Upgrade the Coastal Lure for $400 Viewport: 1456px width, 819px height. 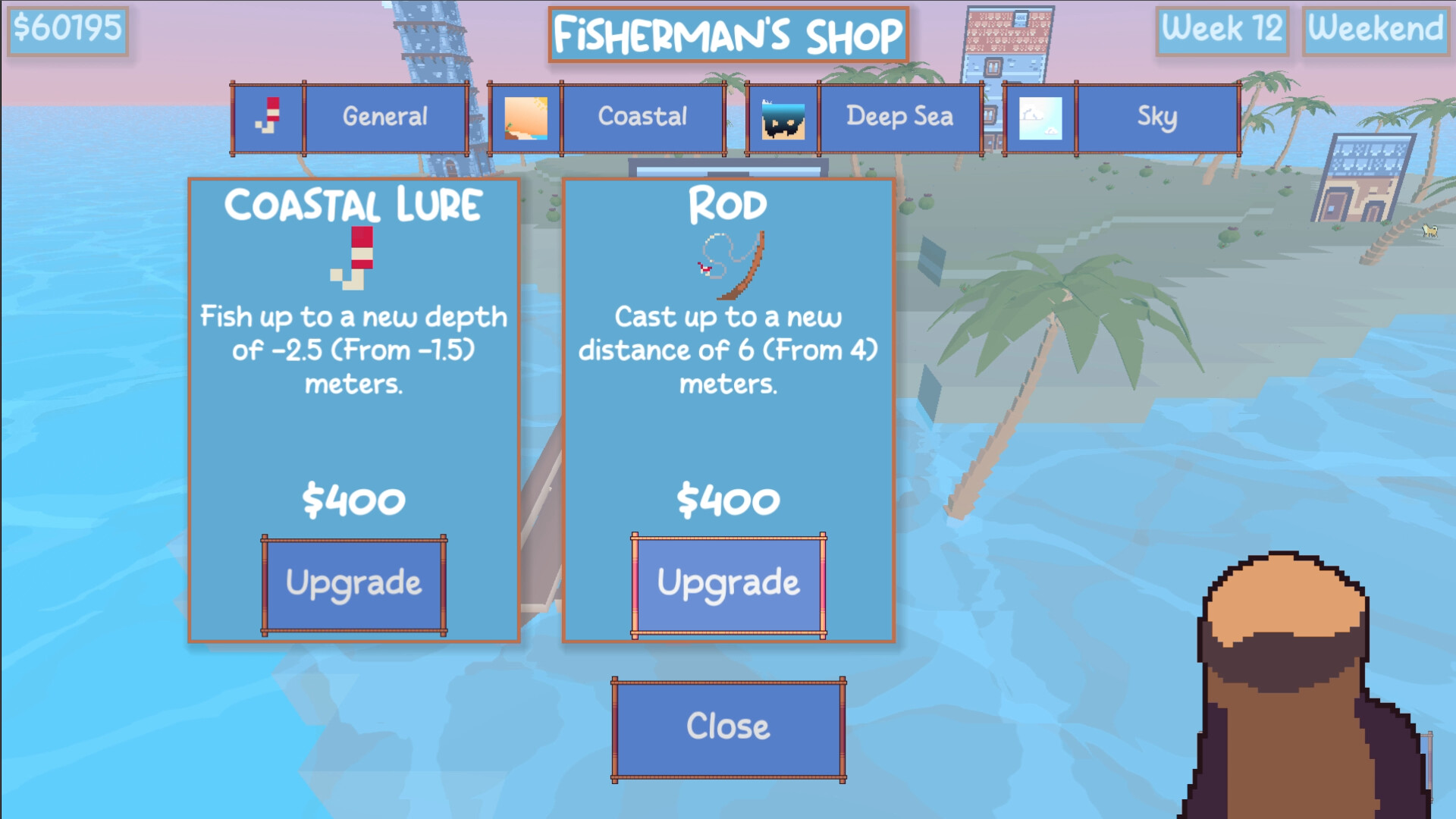pos(353,582)
